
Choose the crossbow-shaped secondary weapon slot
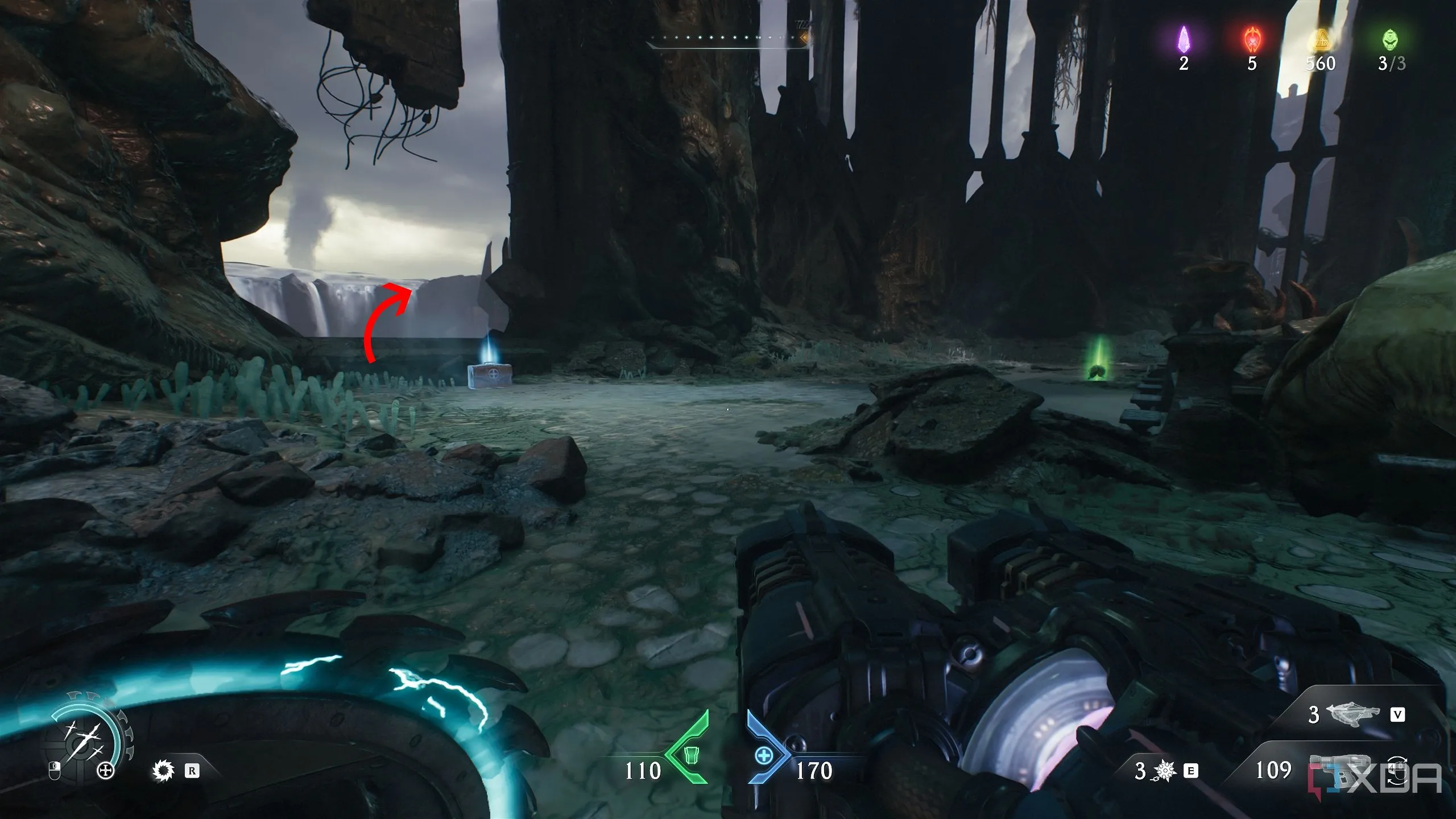pyautogui.click(x=1352, y=713)
